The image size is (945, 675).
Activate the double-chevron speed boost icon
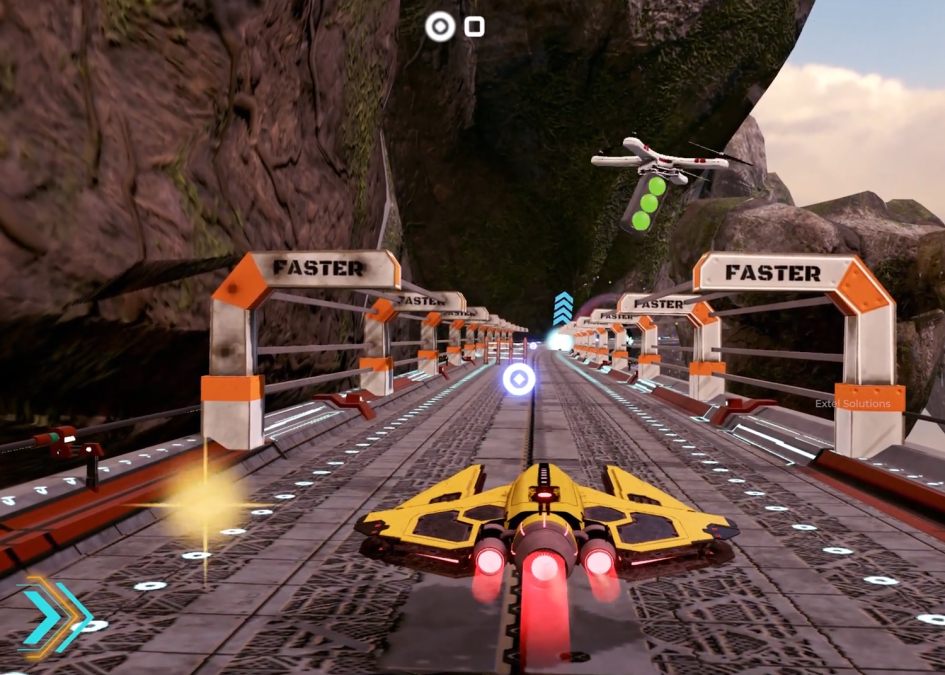54,616
